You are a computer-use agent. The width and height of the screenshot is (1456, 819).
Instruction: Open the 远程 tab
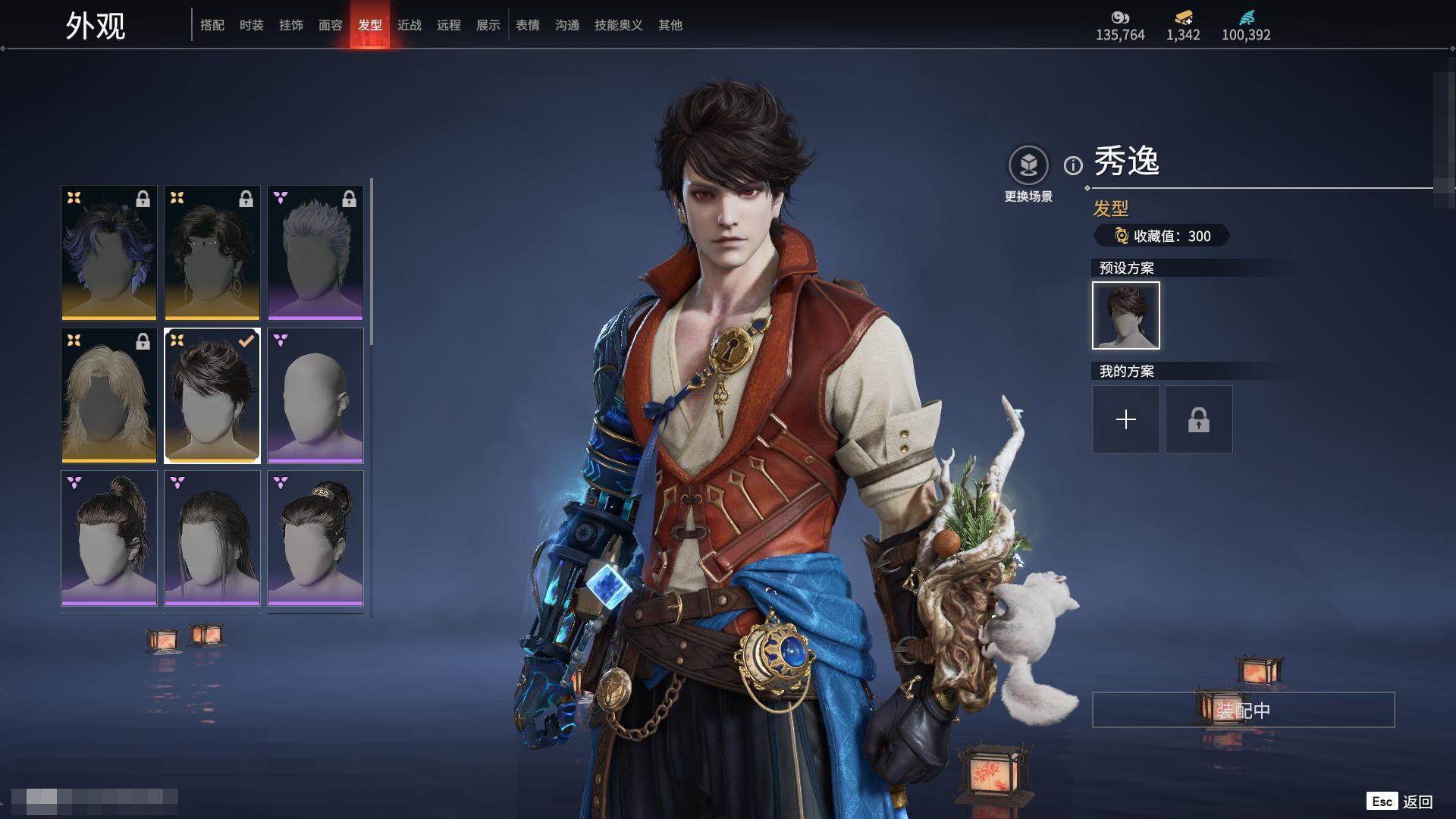[x=449, y=25]
